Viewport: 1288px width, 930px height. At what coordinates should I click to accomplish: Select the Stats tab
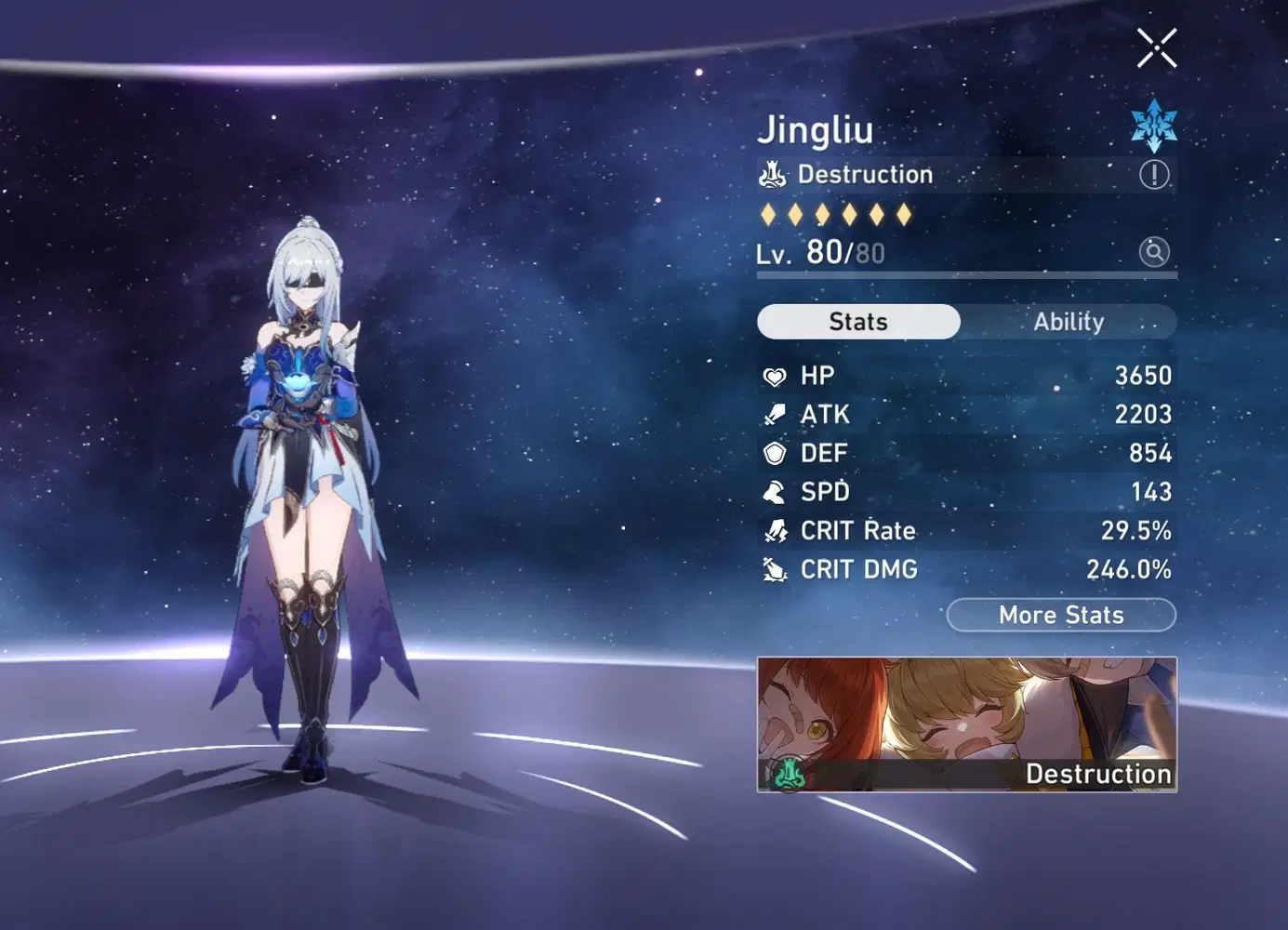coord(858,322)
